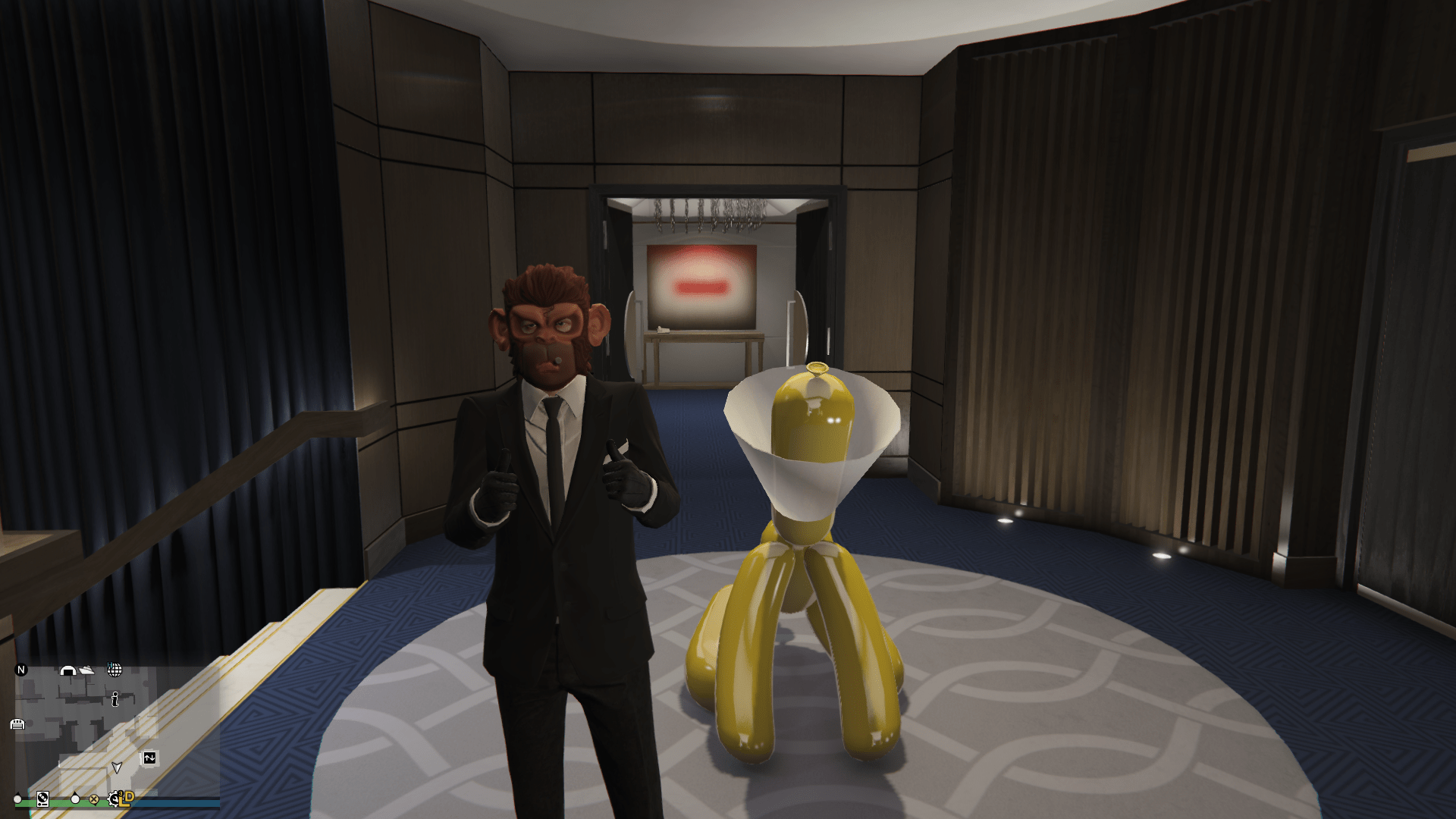The image size is (1456, 819).
Task: Click the organization gear icon near the LD label
Action: coord(115,800)
